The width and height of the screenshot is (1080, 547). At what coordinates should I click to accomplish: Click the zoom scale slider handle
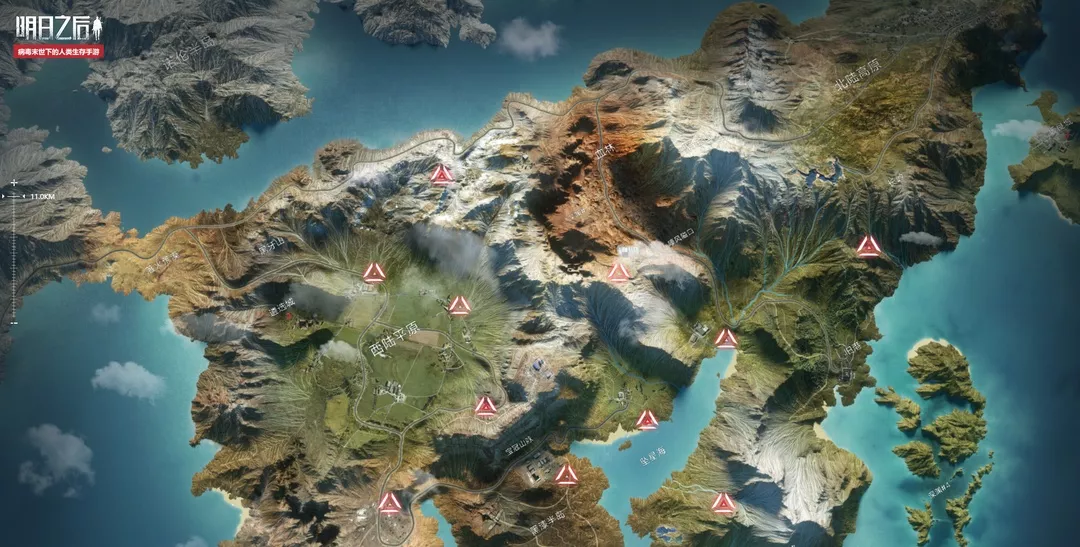click(14, 197)
